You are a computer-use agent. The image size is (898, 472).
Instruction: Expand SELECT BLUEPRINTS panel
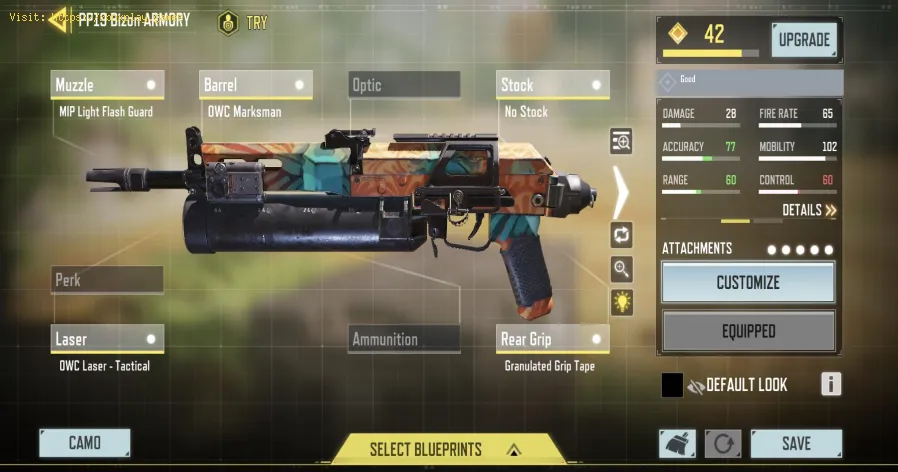tap(446, 449)
